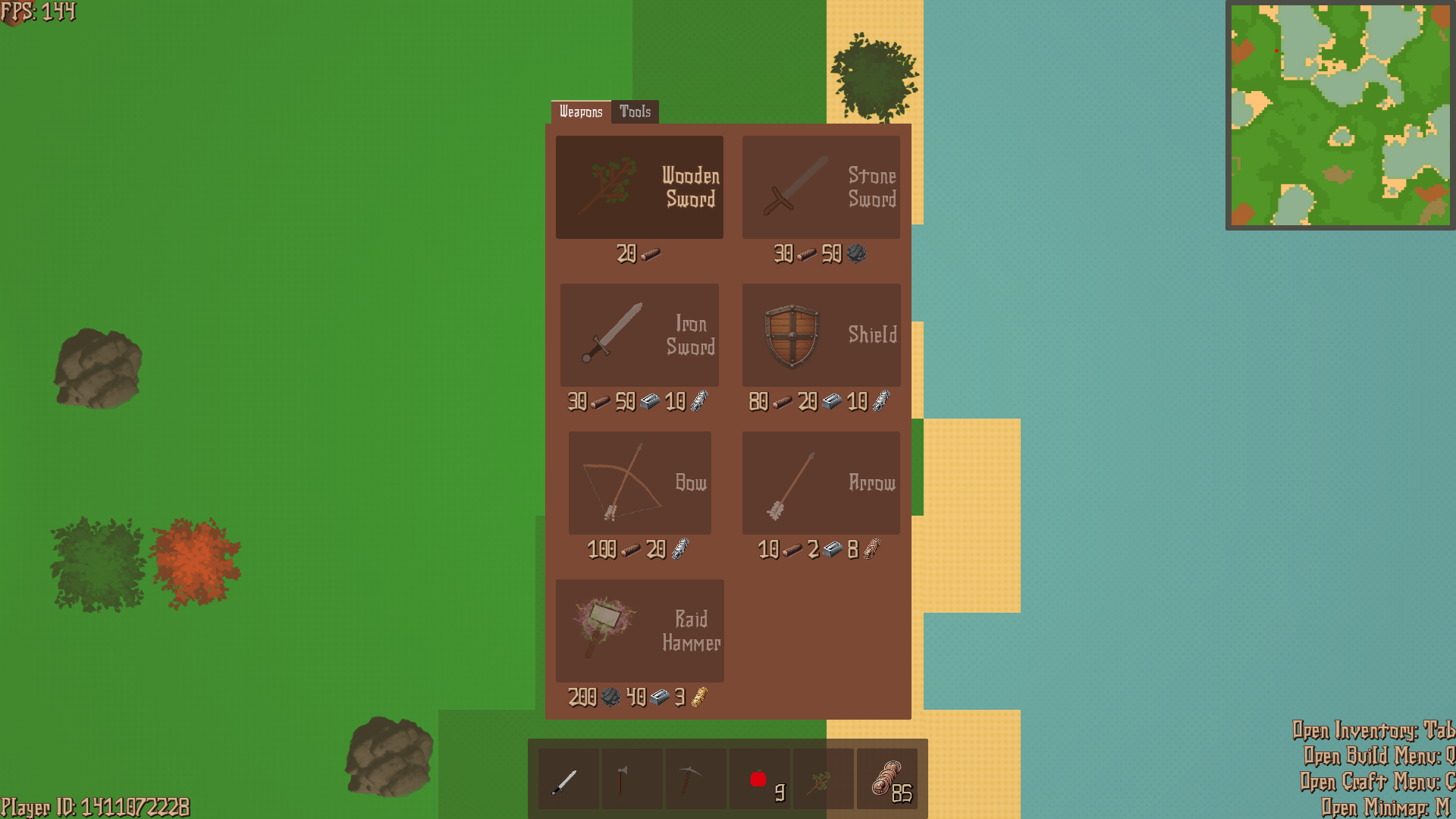1456x819 pixels.
Task: Select the axe from the hotbar
Action: [x=632, y=777]
